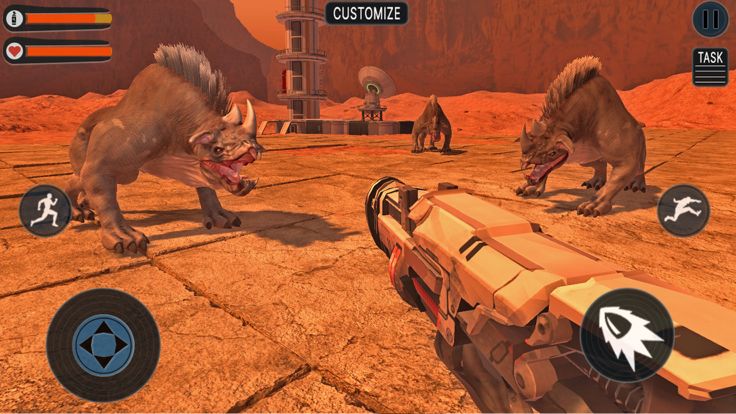Tap the jump action icon
The width and height of the screenshot is (736, 414).
(x=683, y=210)
